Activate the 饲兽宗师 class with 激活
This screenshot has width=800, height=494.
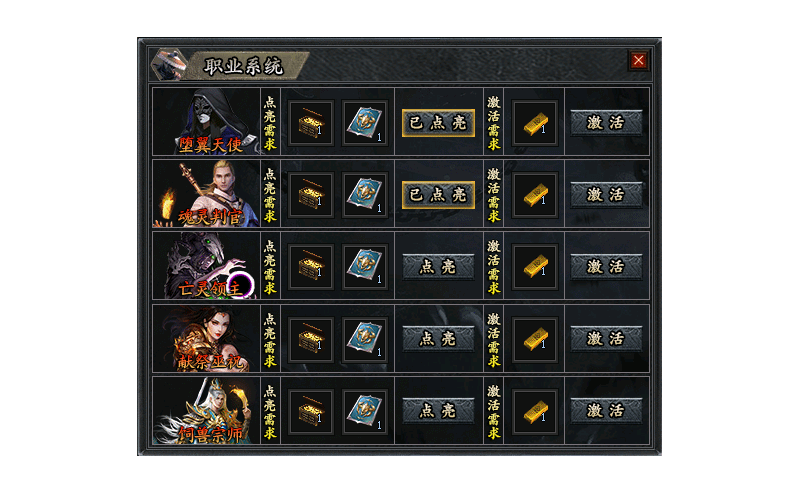[606, 411]
